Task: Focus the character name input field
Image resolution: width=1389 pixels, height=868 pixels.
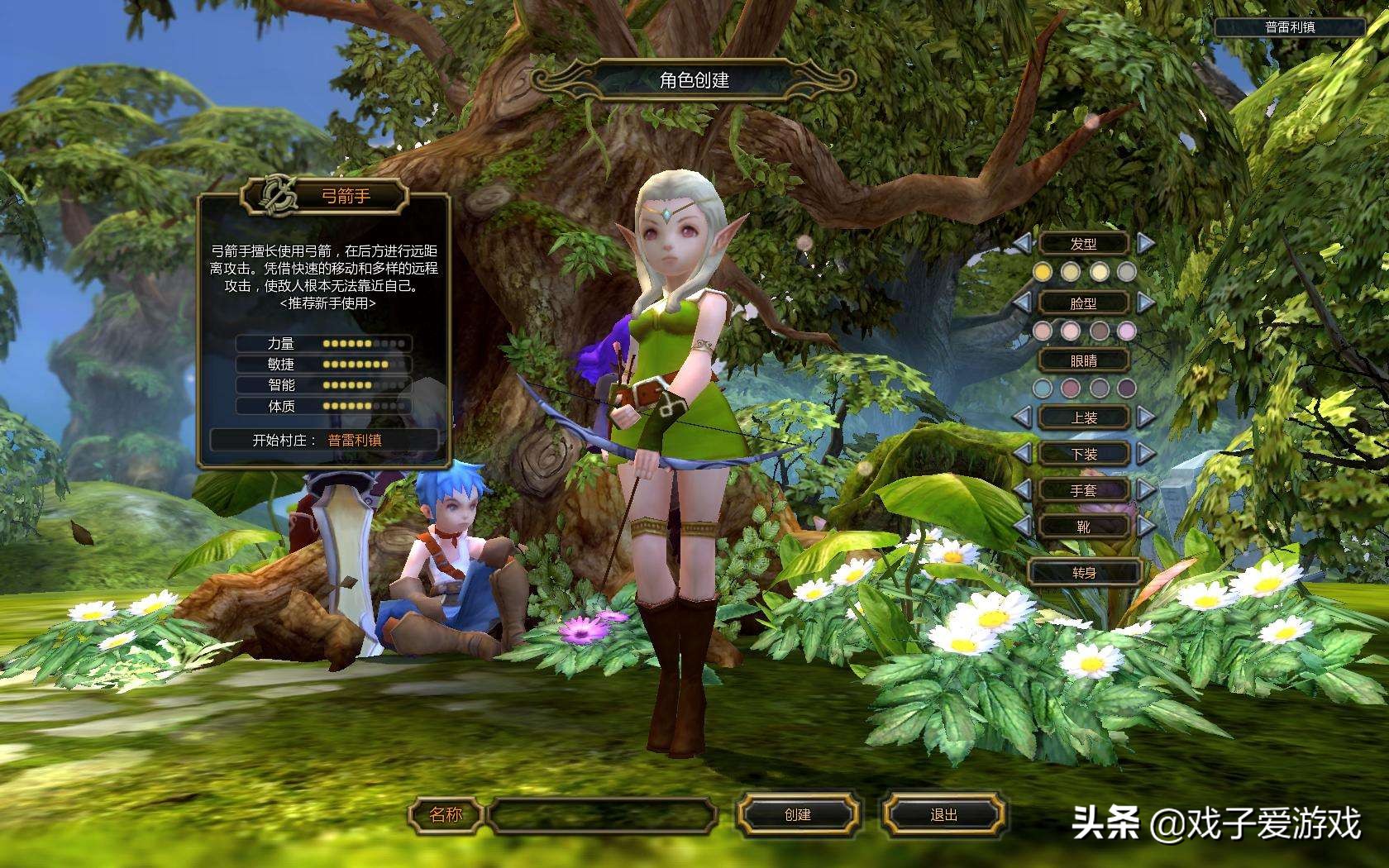Action: pos(602,815)
